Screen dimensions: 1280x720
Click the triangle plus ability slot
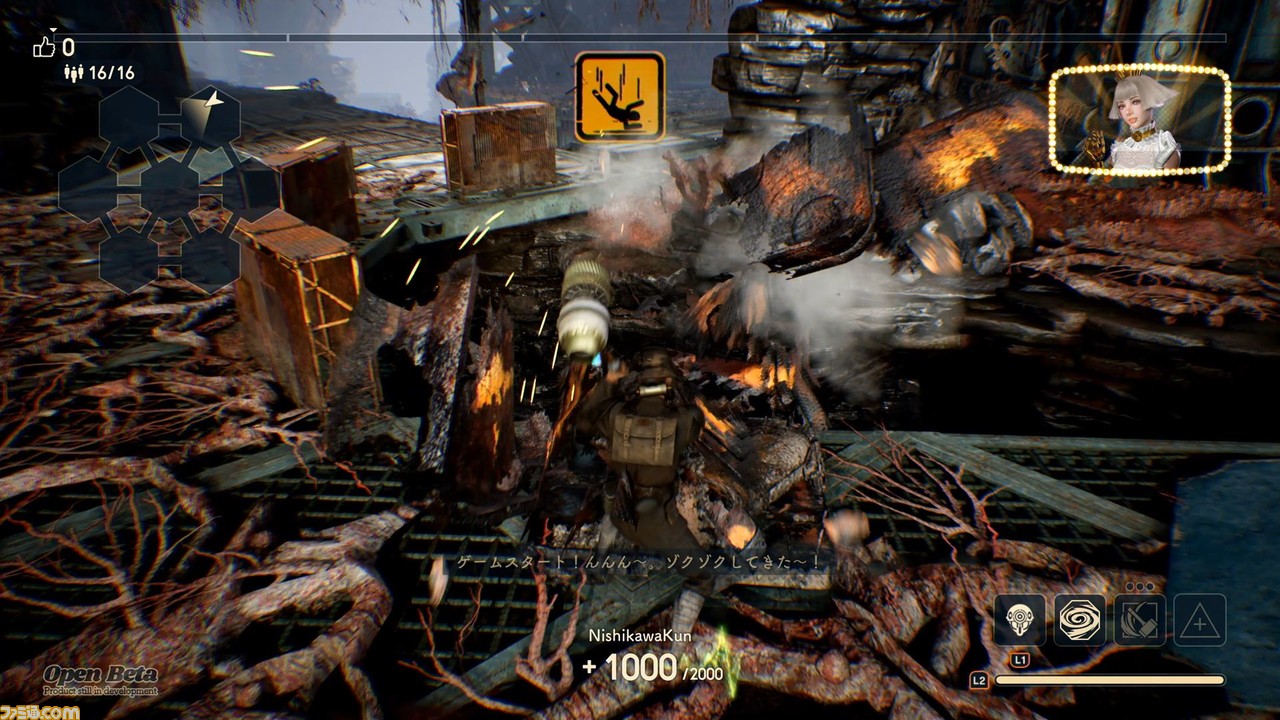(1199, 620)
